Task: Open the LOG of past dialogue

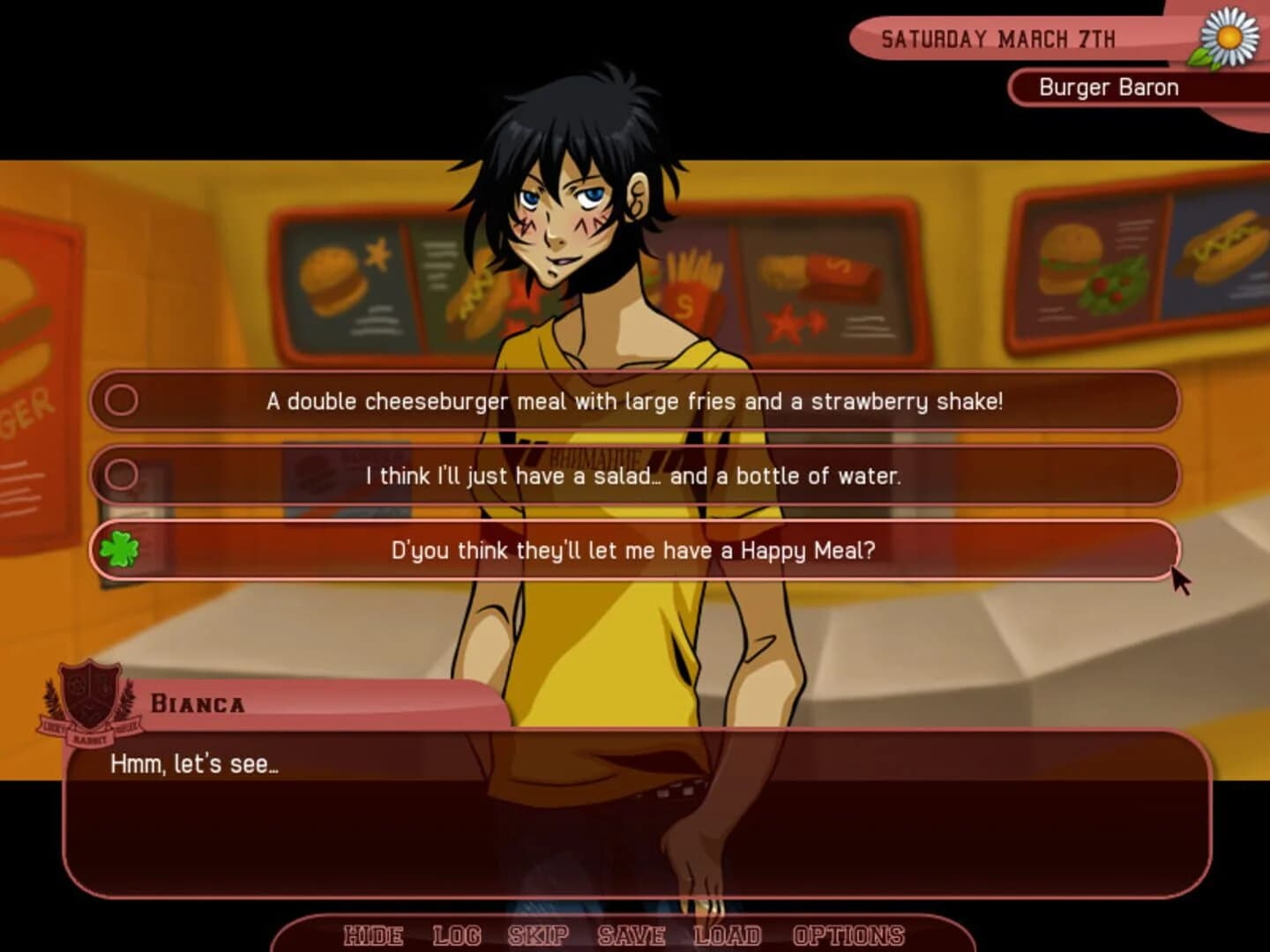Action: [456, 936]
